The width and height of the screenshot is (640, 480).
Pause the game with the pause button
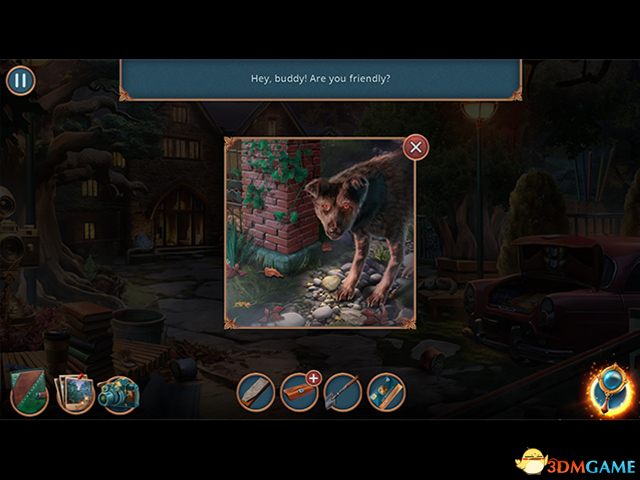(21, 81)
